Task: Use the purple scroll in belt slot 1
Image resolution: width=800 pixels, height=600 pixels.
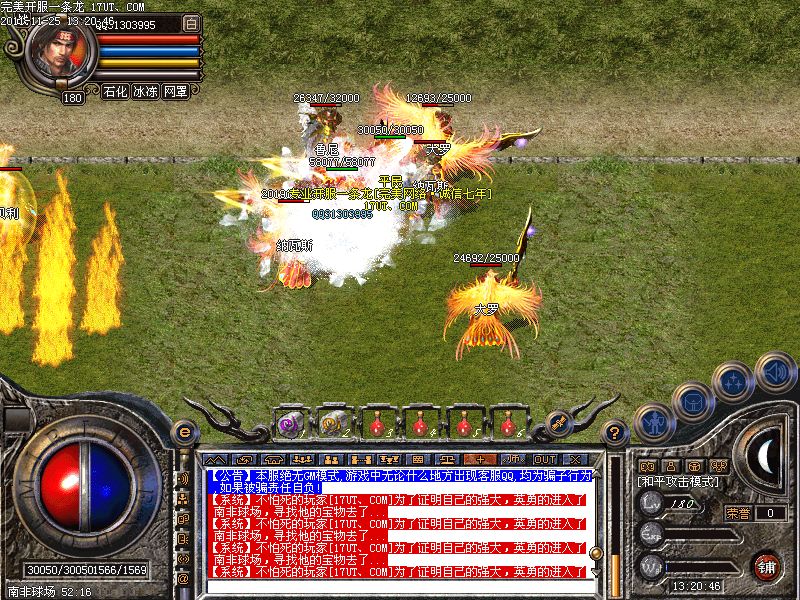Action: pos(290,424)
